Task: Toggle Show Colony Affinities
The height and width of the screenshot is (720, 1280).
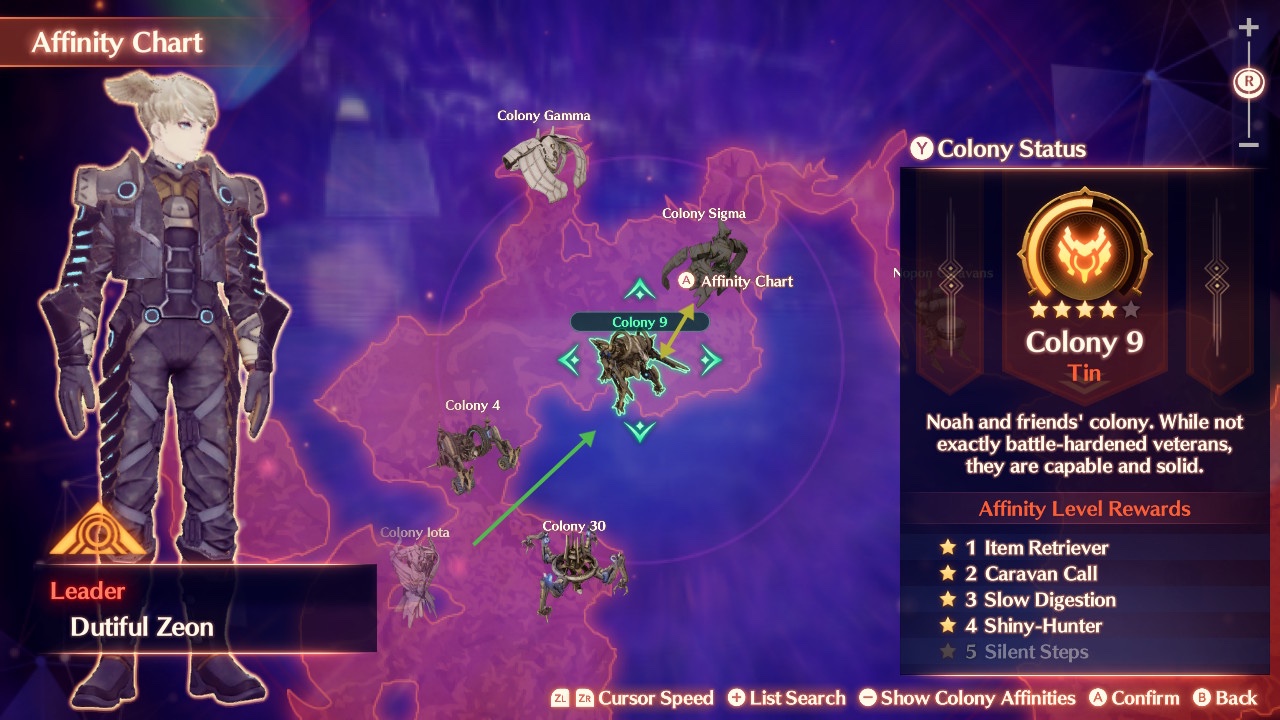Action: point(967,698)
